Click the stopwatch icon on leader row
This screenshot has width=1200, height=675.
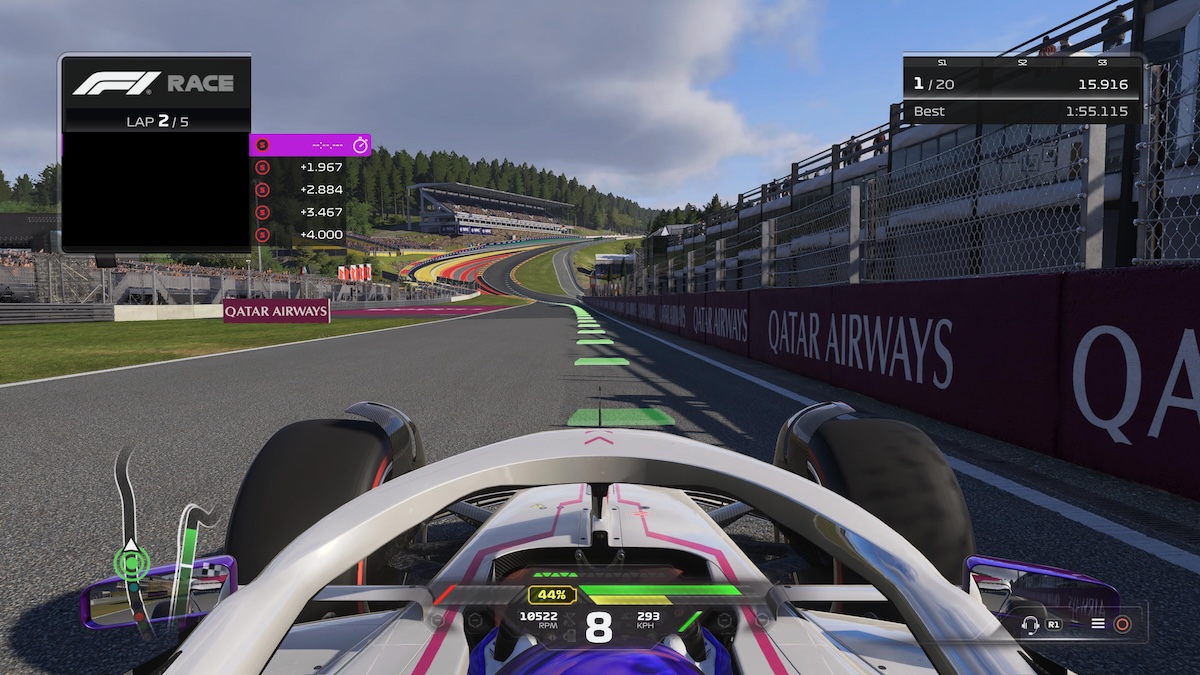coord(360,145)
